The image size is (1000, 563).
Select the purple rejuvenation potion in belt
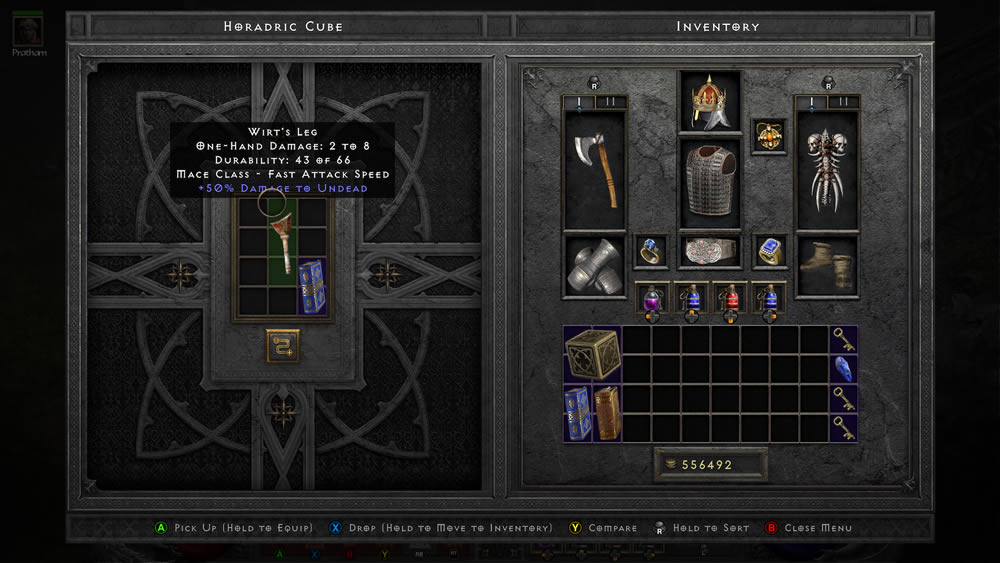tap(652, 298)
